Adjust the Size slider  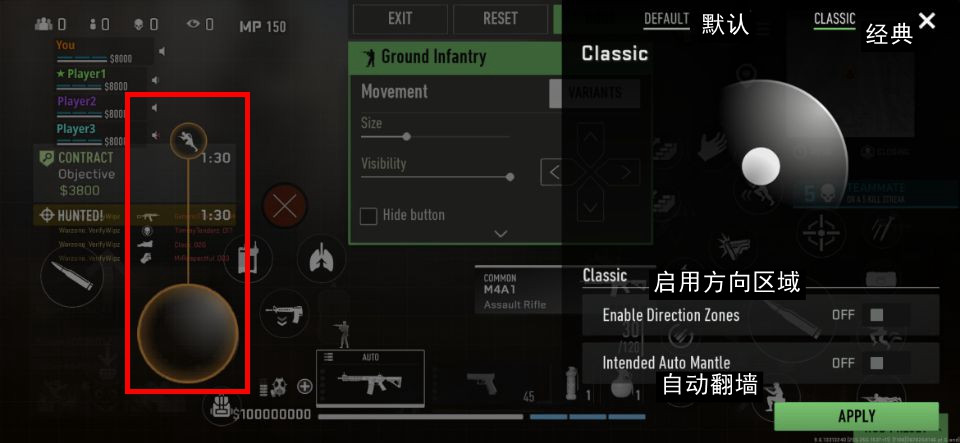(406, 136)
